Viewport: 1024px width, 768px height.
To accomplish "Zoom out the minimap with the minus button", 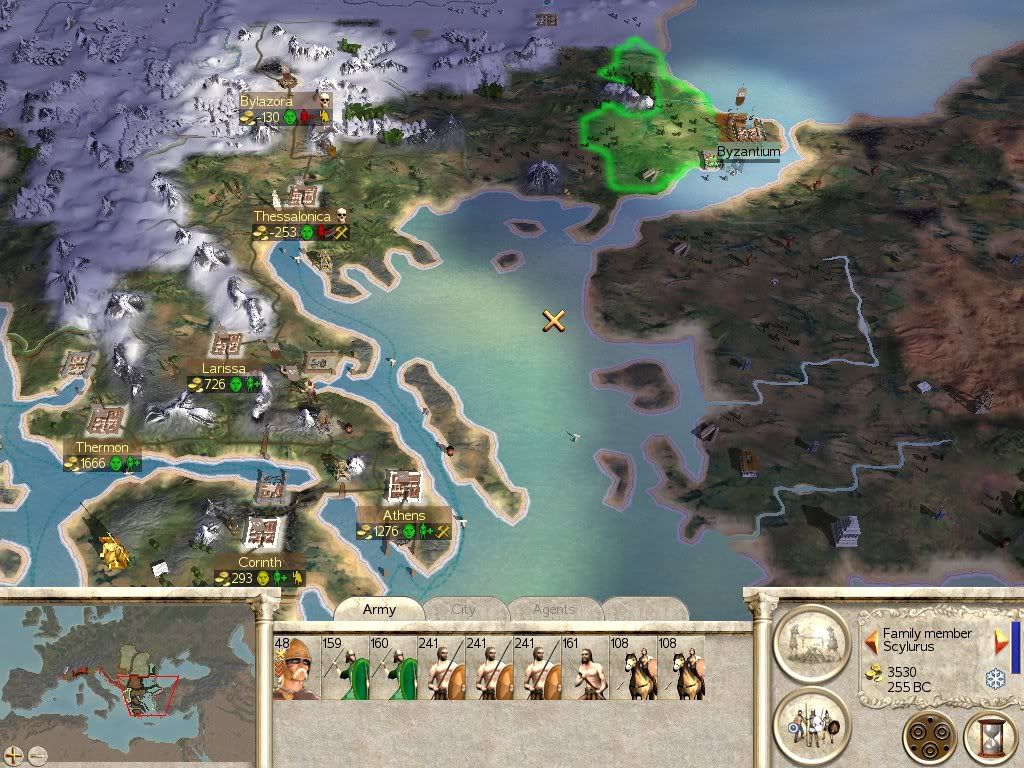I will point(38,754).
